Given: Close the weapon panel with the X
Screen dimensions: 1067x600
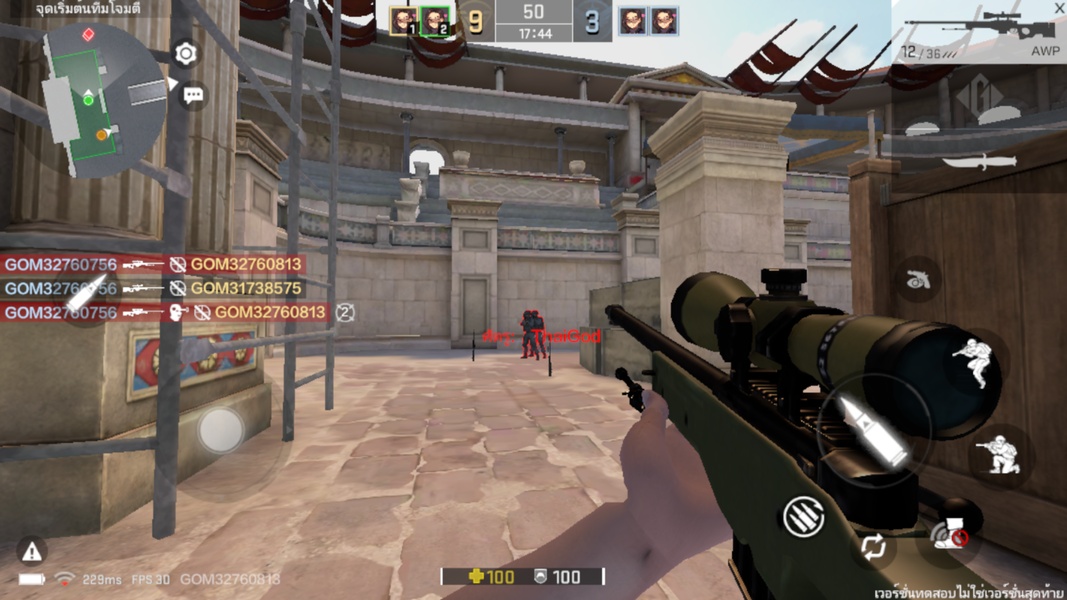Looking at the screenshot, I should coord(1059,9).
